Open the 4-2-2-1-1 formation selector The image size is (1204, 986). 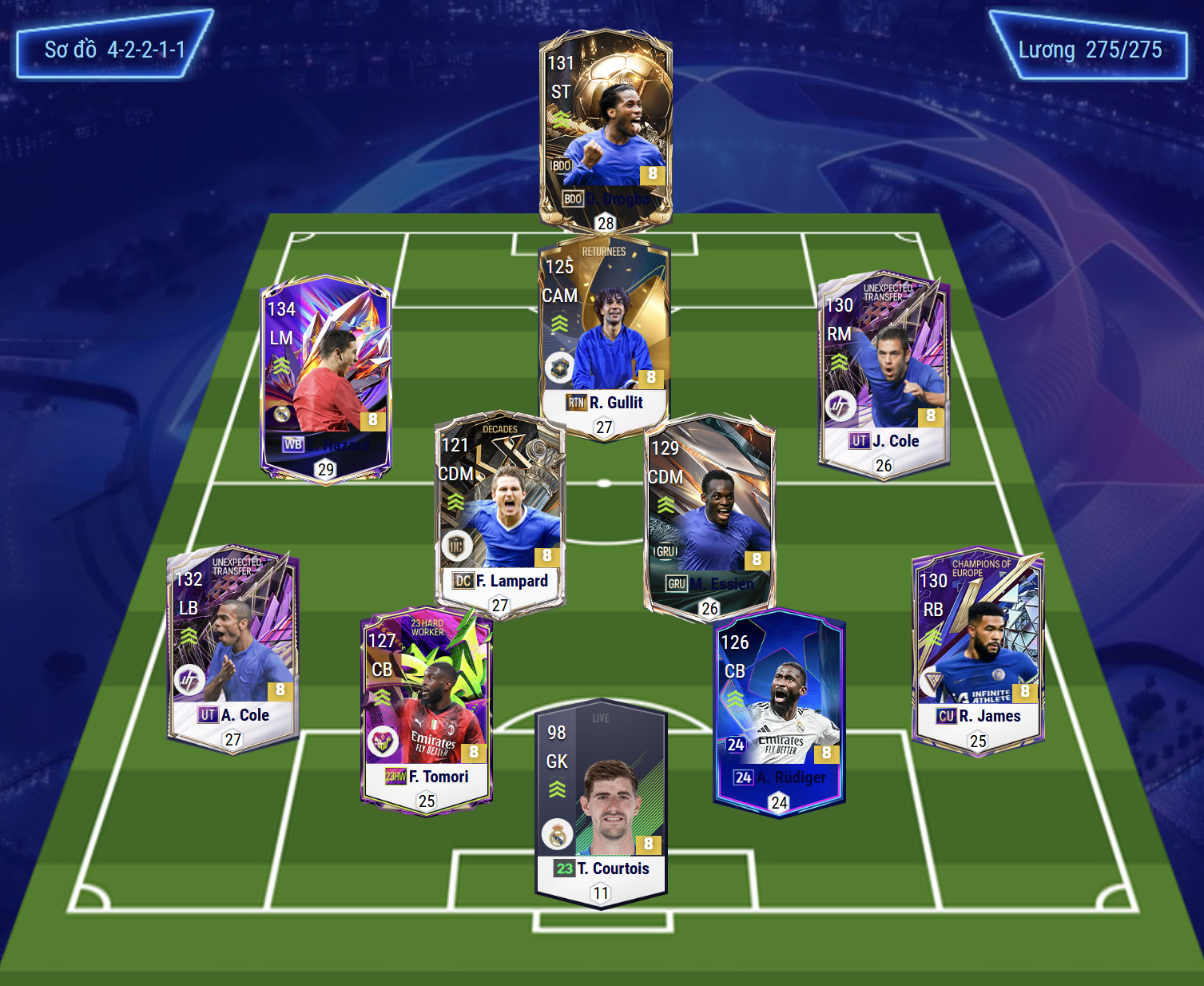tap(114, 50)
